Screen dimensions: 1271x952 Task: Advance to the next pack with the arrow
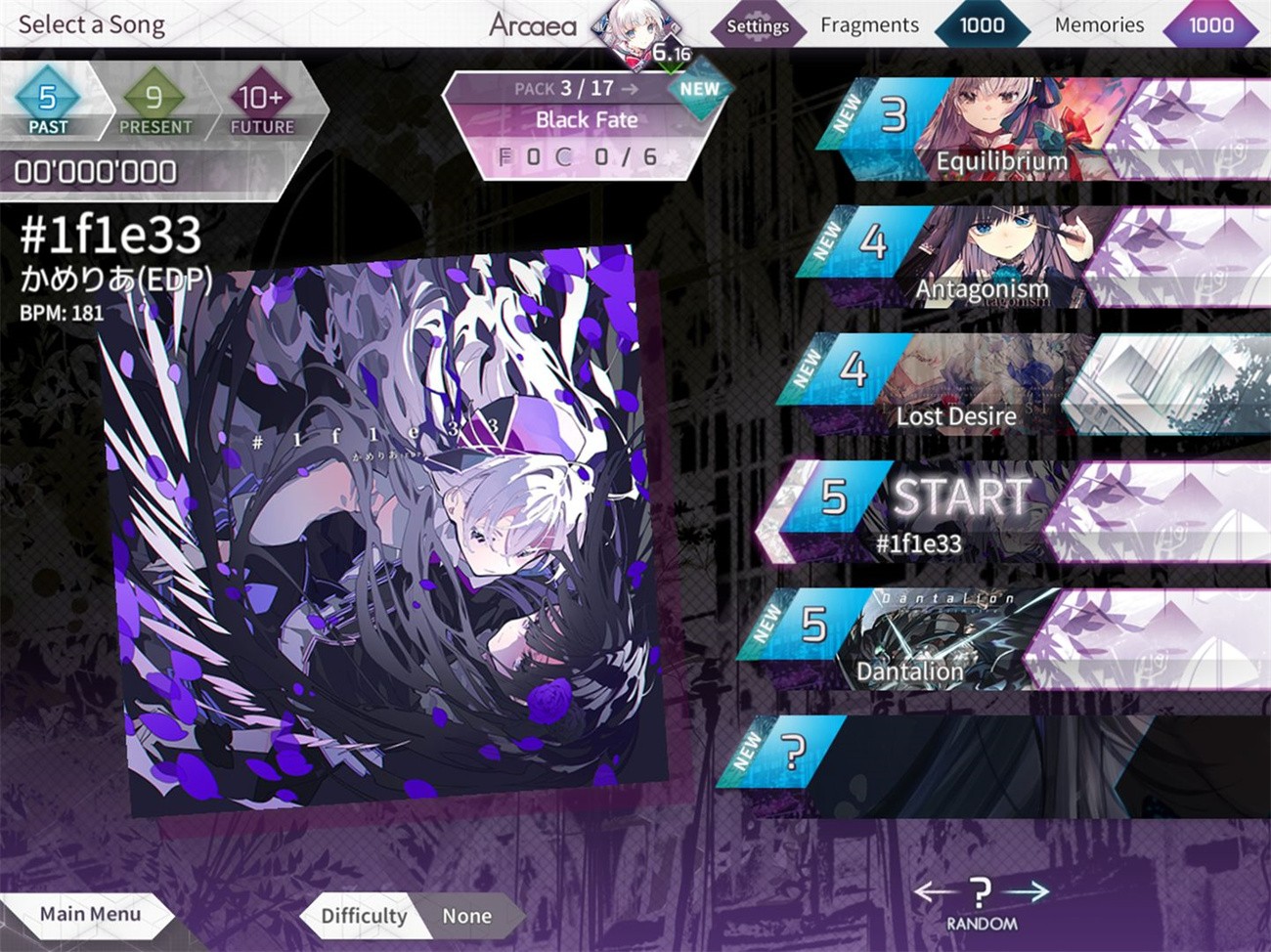point(632,87)
